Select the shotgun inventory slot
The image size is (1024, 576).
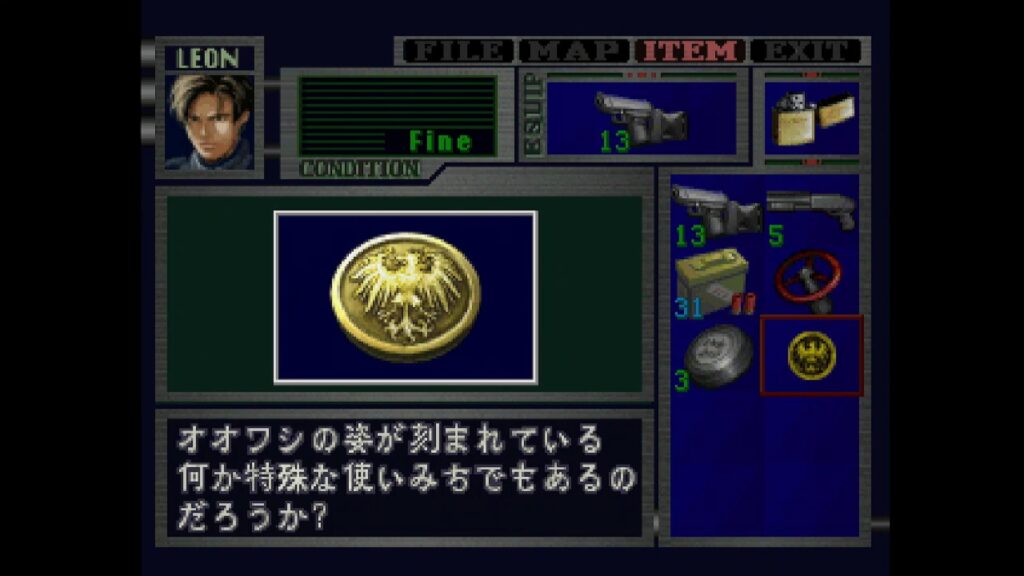[x=810, y=212]
